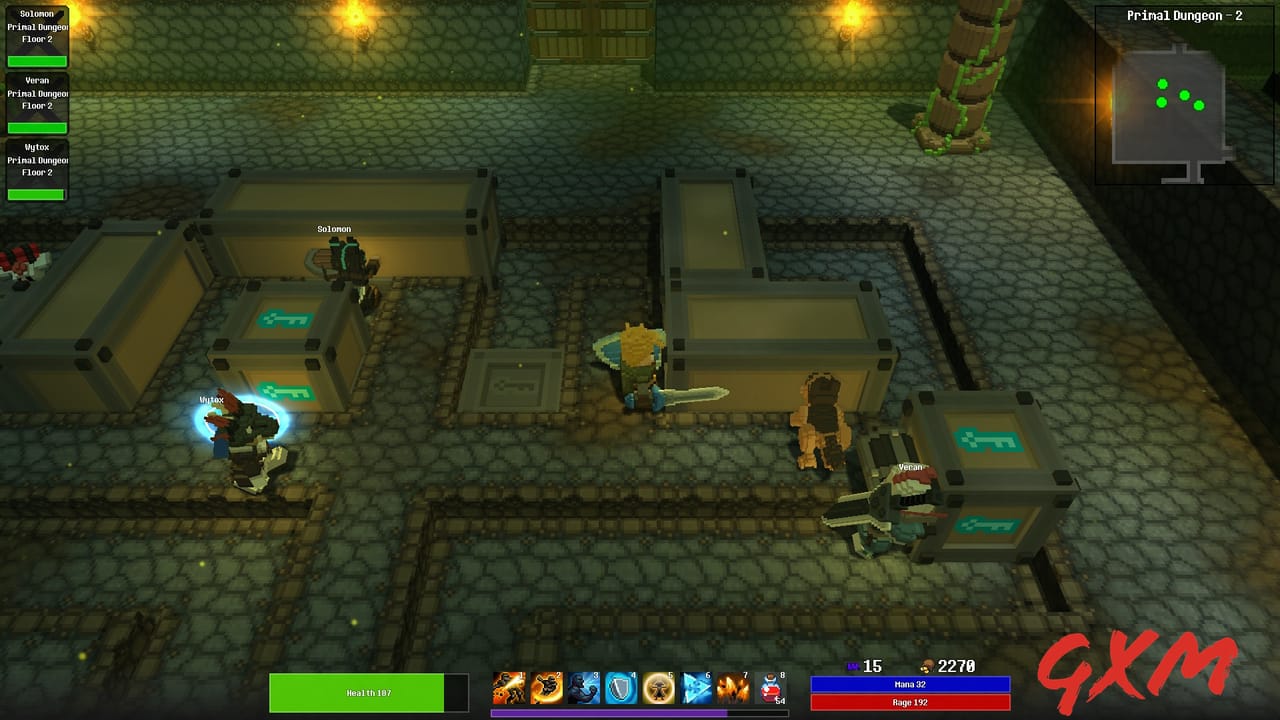Trigger the battle shout ability in slot 3
1280x720 pixels.
(584, 688)
